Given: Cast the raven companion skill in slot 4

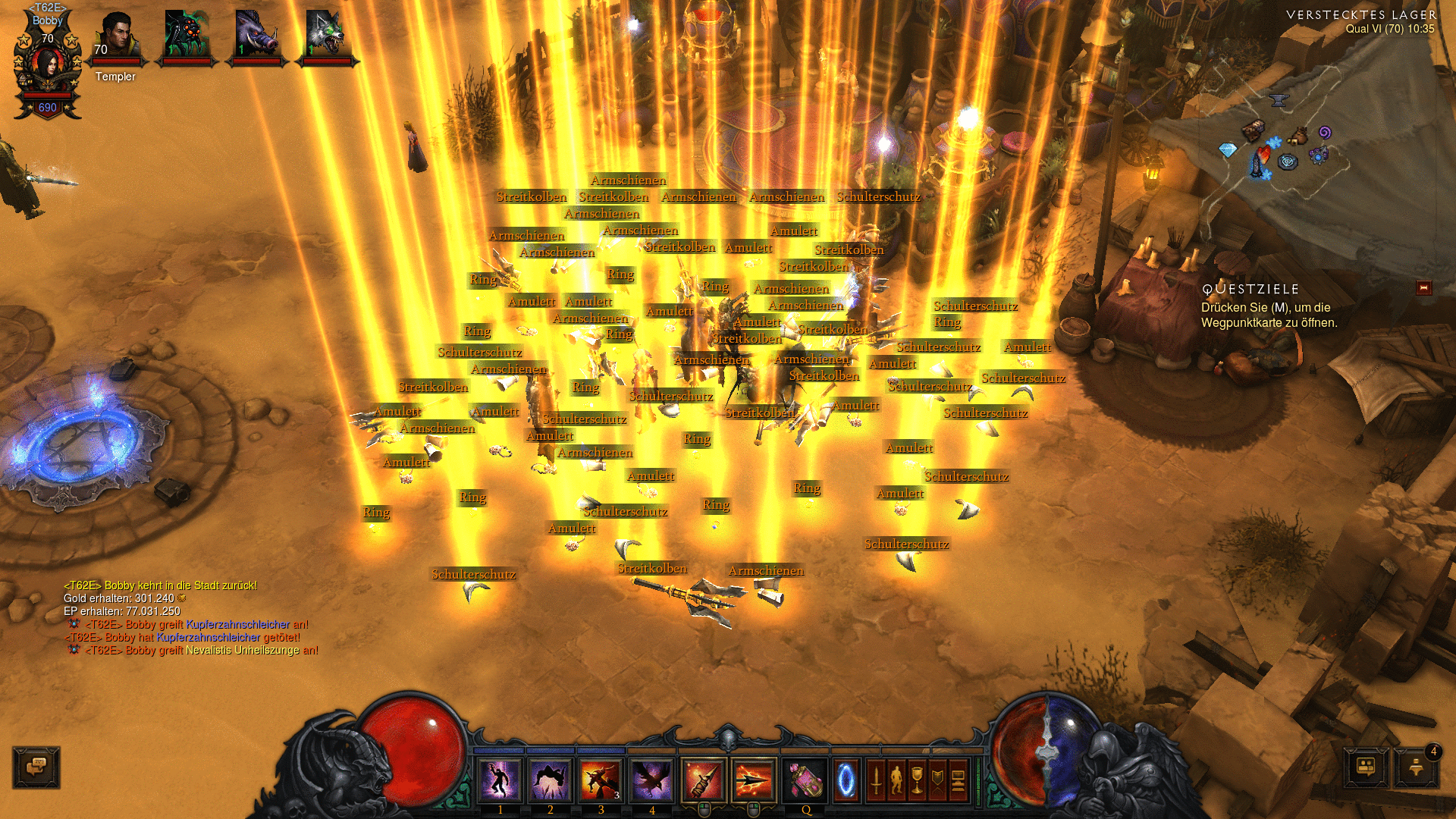Looking at the screenshot, I should pos(651,780).
